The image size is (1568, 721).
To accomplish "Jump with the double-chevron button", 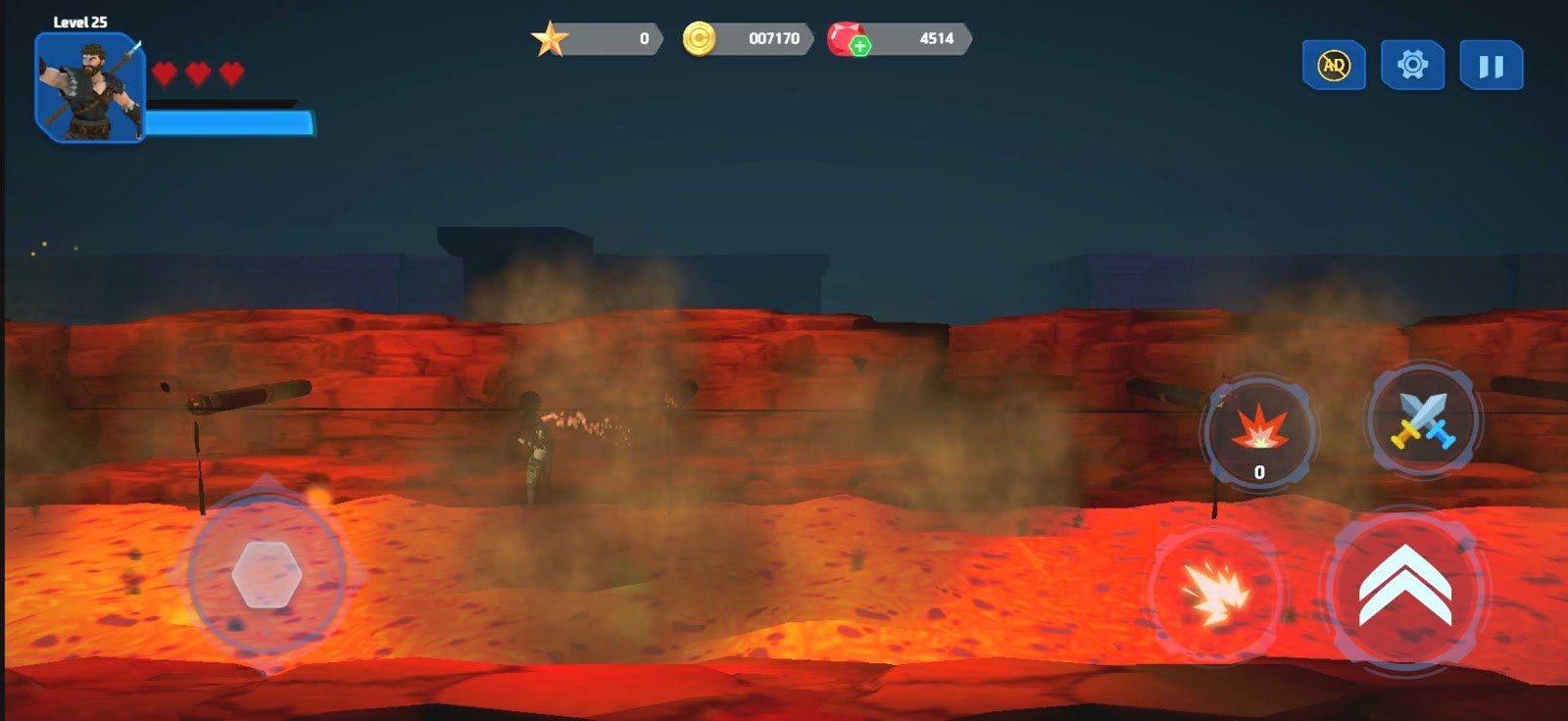I will click(x=1404, y=588).
